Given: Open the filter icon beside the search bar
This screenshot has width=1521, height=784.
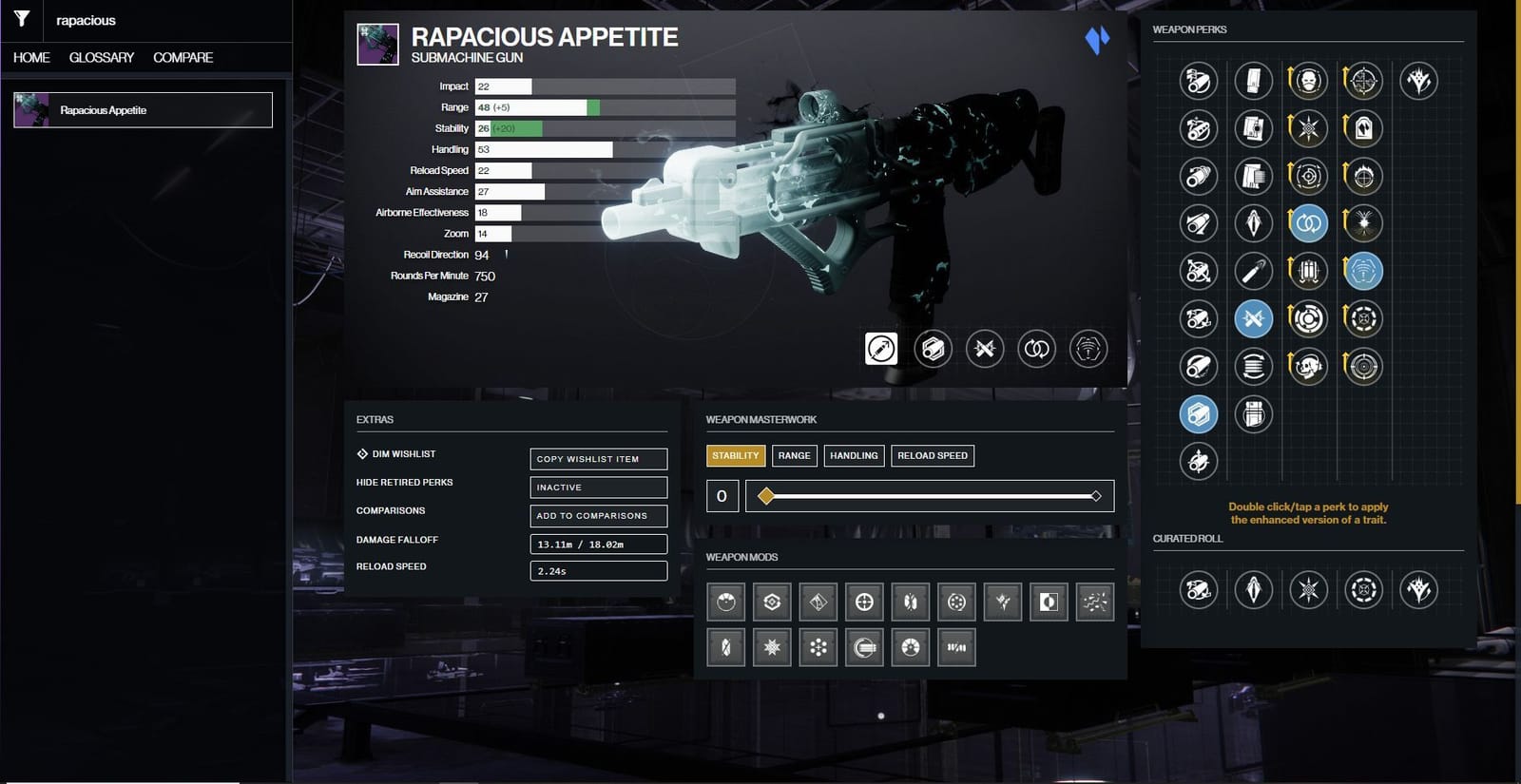Looking at the screenshot, I should pos(20,20).
